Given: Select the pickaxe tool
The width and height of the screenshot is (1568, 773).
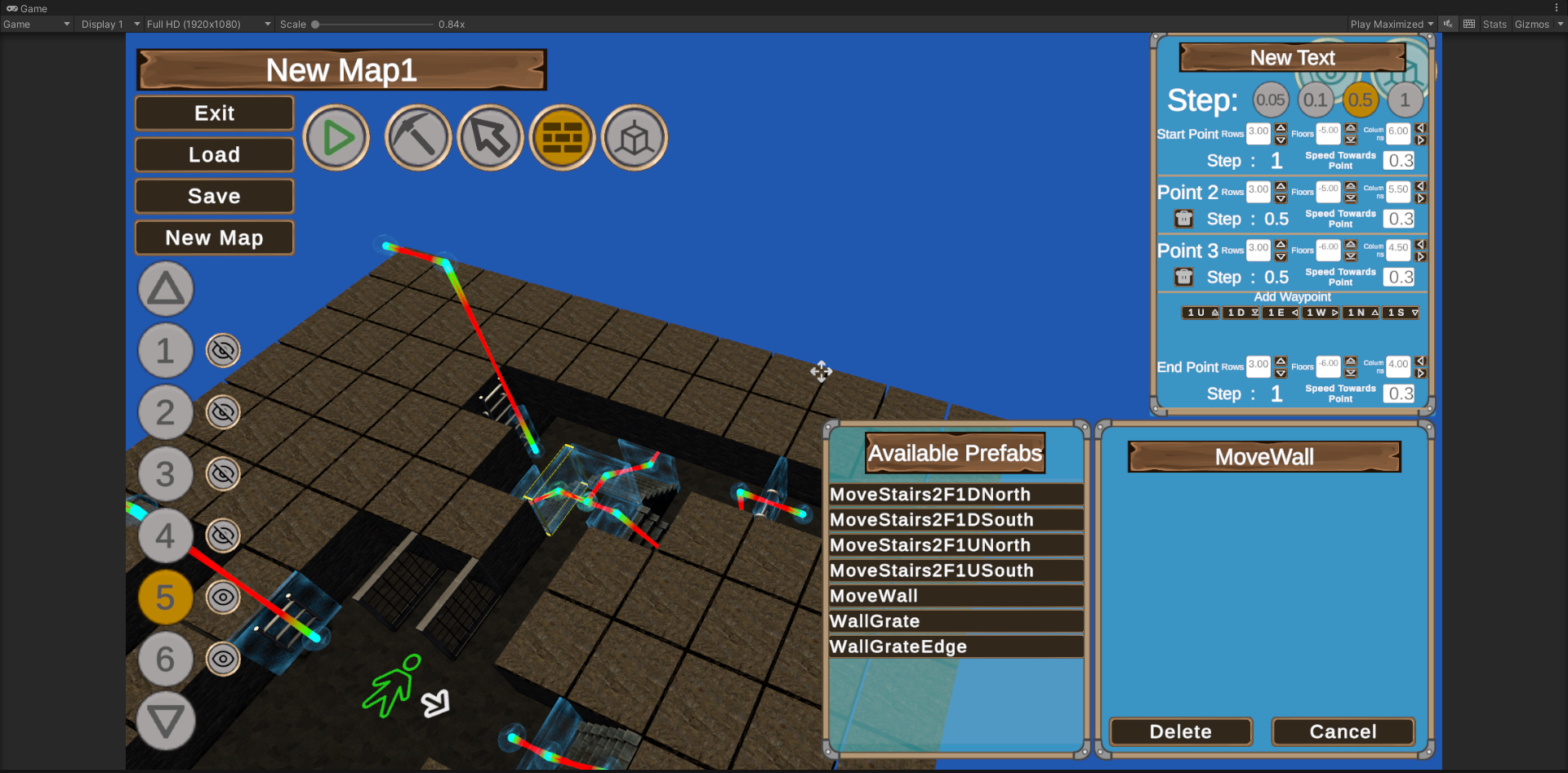Looking at the screenshot, I should (x=418, y=138).
